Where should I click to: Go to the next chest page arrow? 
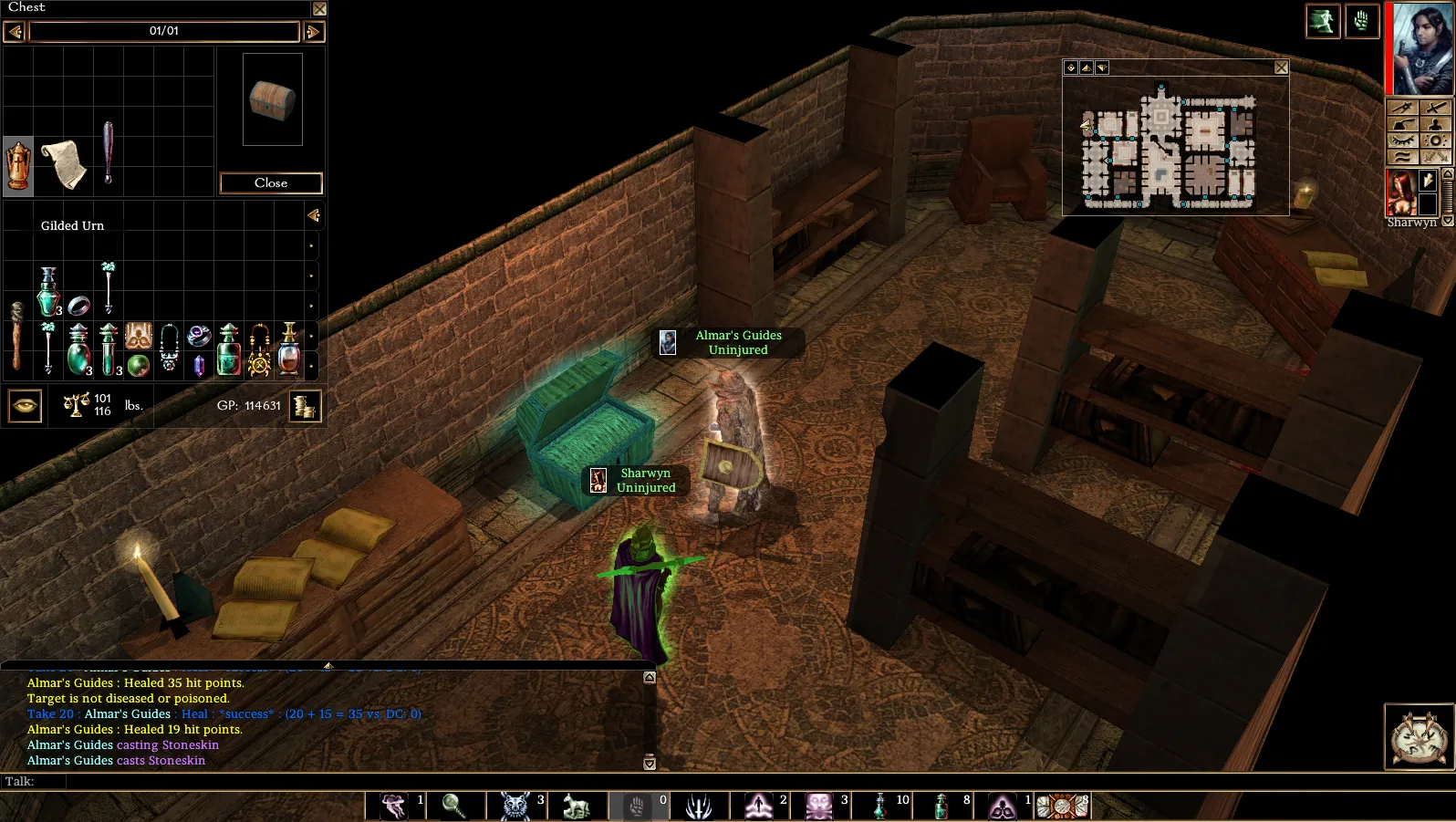pos(313,32)
